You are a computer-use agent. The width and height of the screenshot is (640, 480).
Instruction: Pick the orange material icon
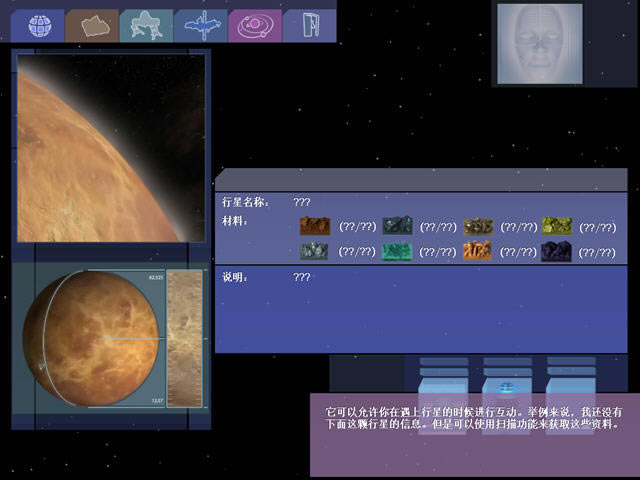click(477, 252)
